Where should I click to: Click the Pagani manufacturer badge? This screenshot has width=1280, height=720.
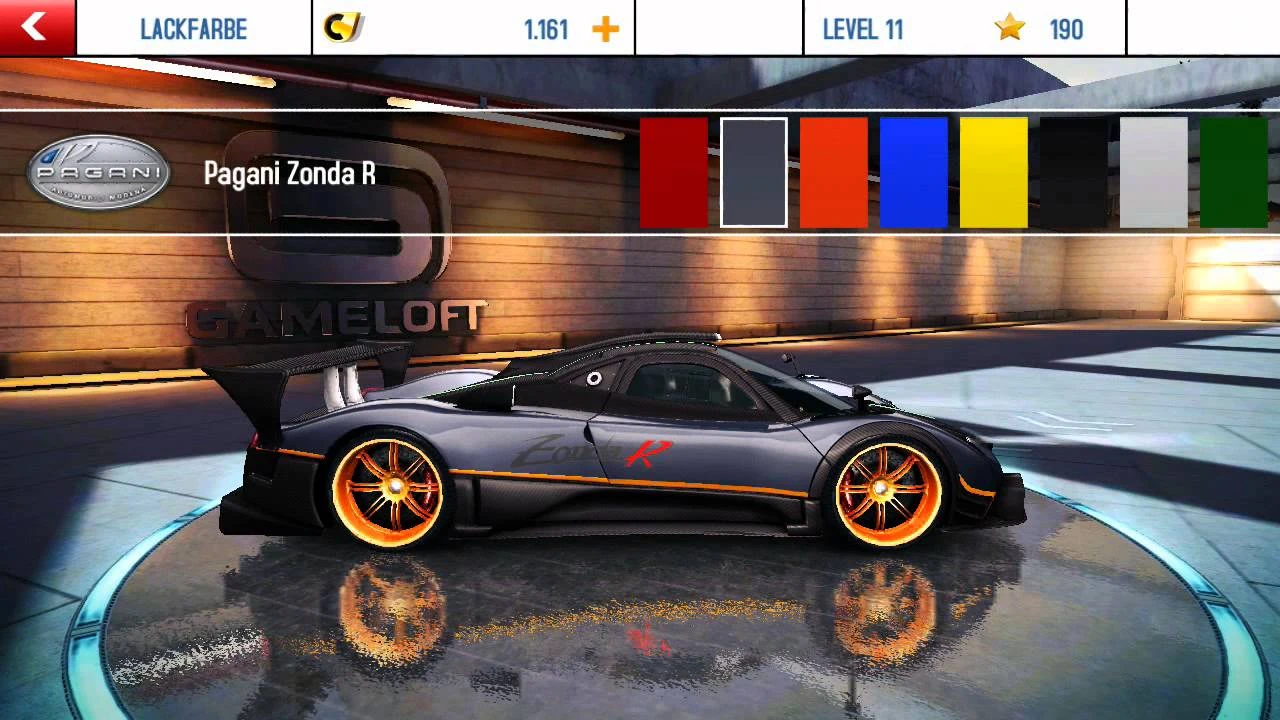98,172
